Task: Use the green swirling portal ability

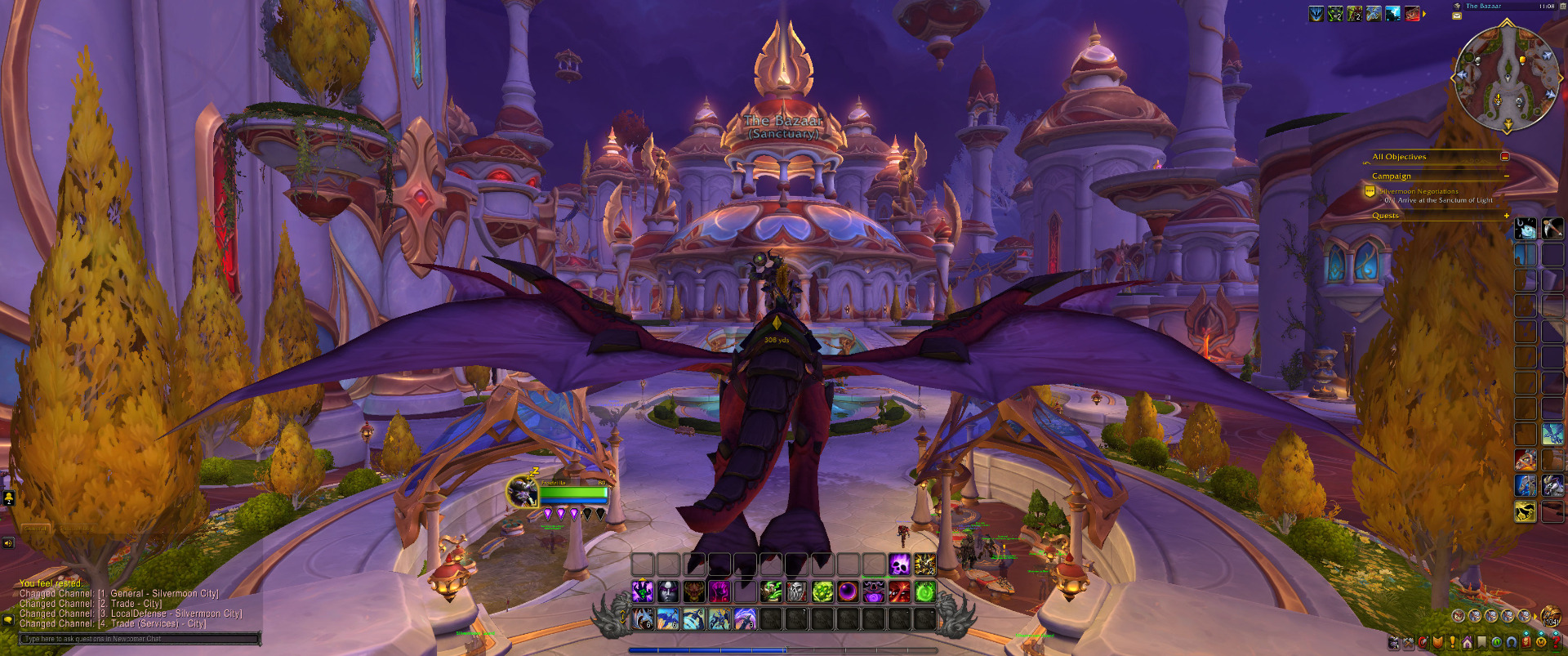Action: point(924,591)
